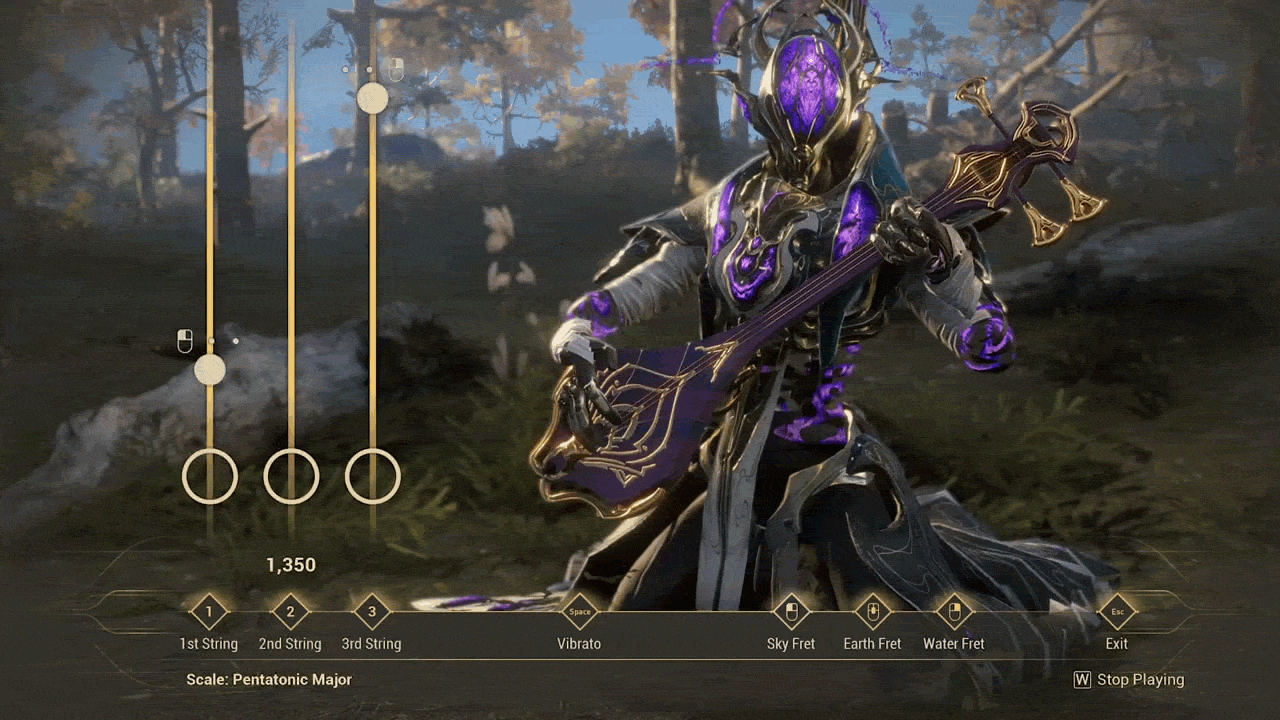Trigger the Vibrato control
This screenshot has height=720, width=1280.
pyautogui.click(x=580, y=612)
